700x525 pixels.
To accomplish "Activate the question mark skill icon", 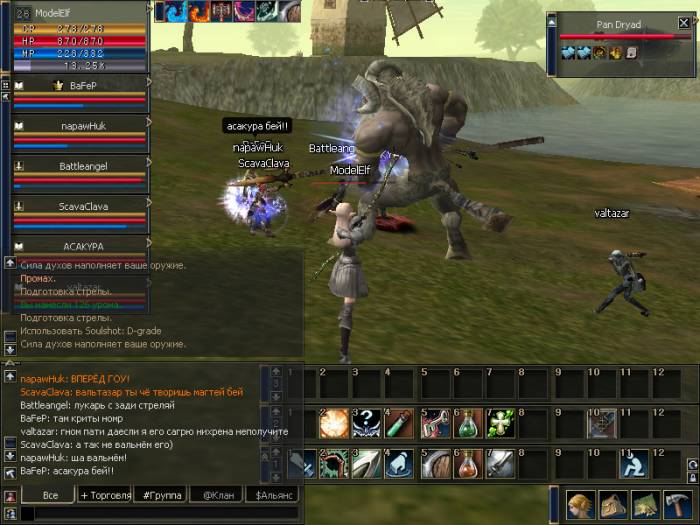I will pos(366,423).
